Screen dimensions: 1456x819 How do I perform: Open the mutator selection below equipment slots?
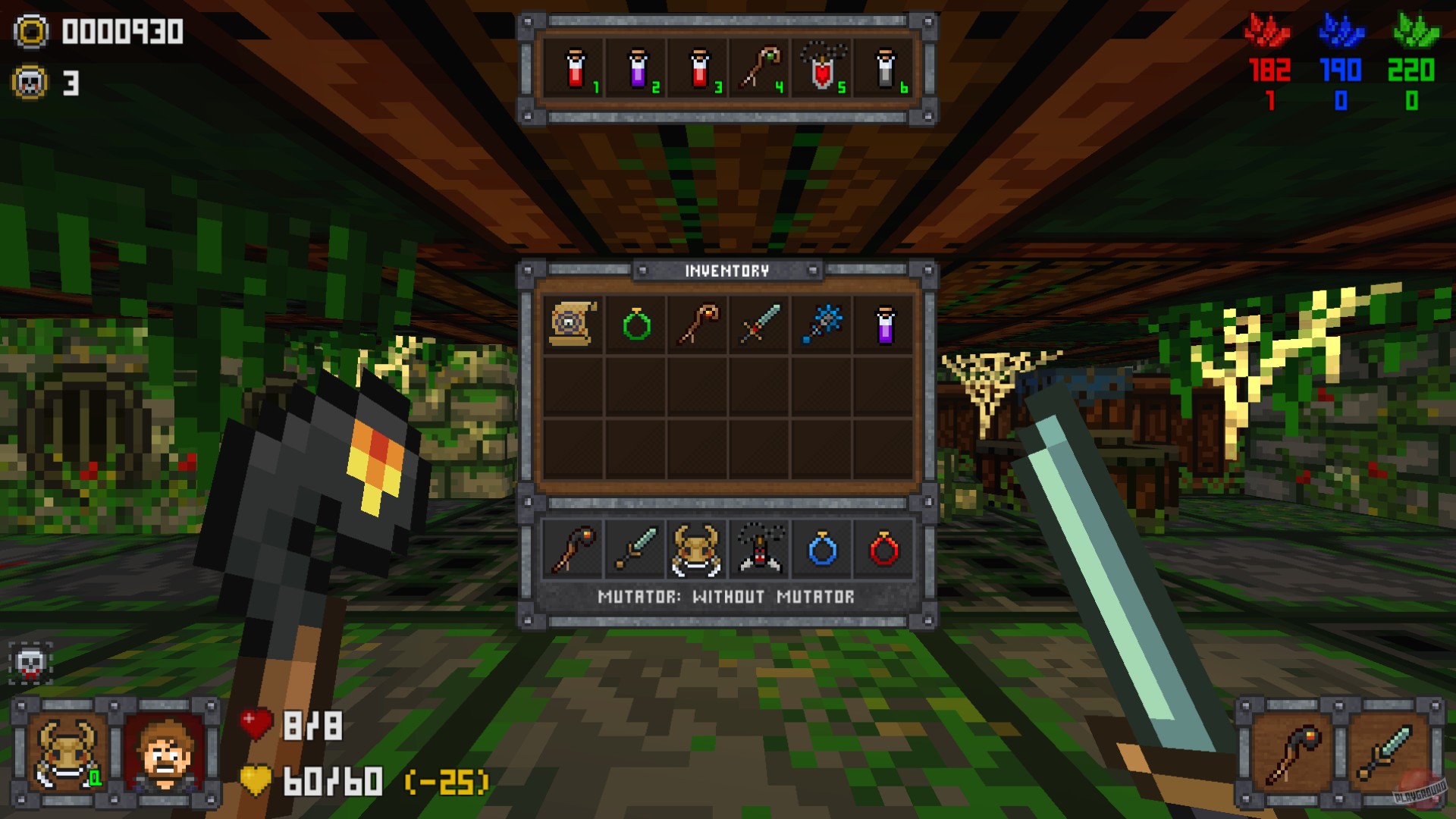(x=727, y=597)
